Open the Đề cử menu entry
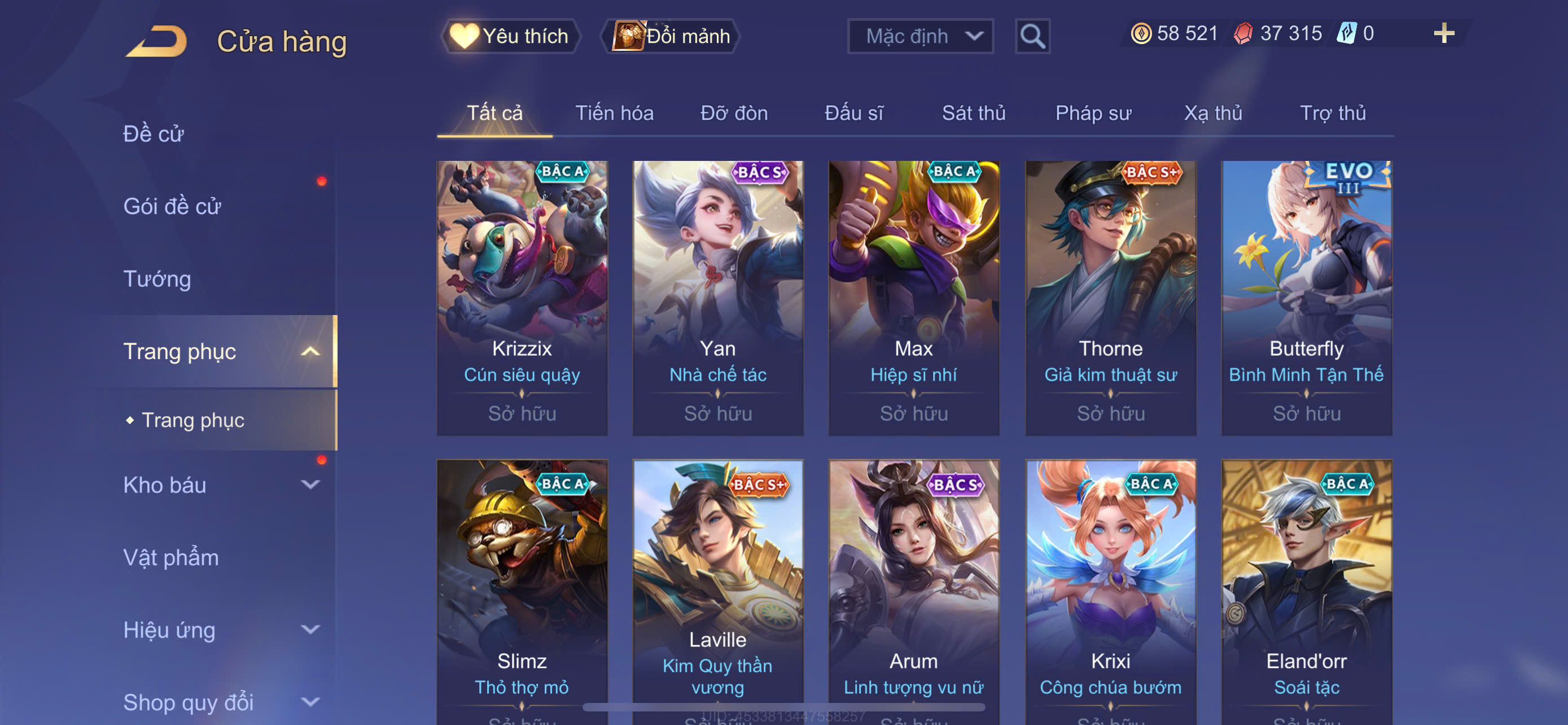The height and width of the screenshot is (725, 1568). tap(154, 134)
